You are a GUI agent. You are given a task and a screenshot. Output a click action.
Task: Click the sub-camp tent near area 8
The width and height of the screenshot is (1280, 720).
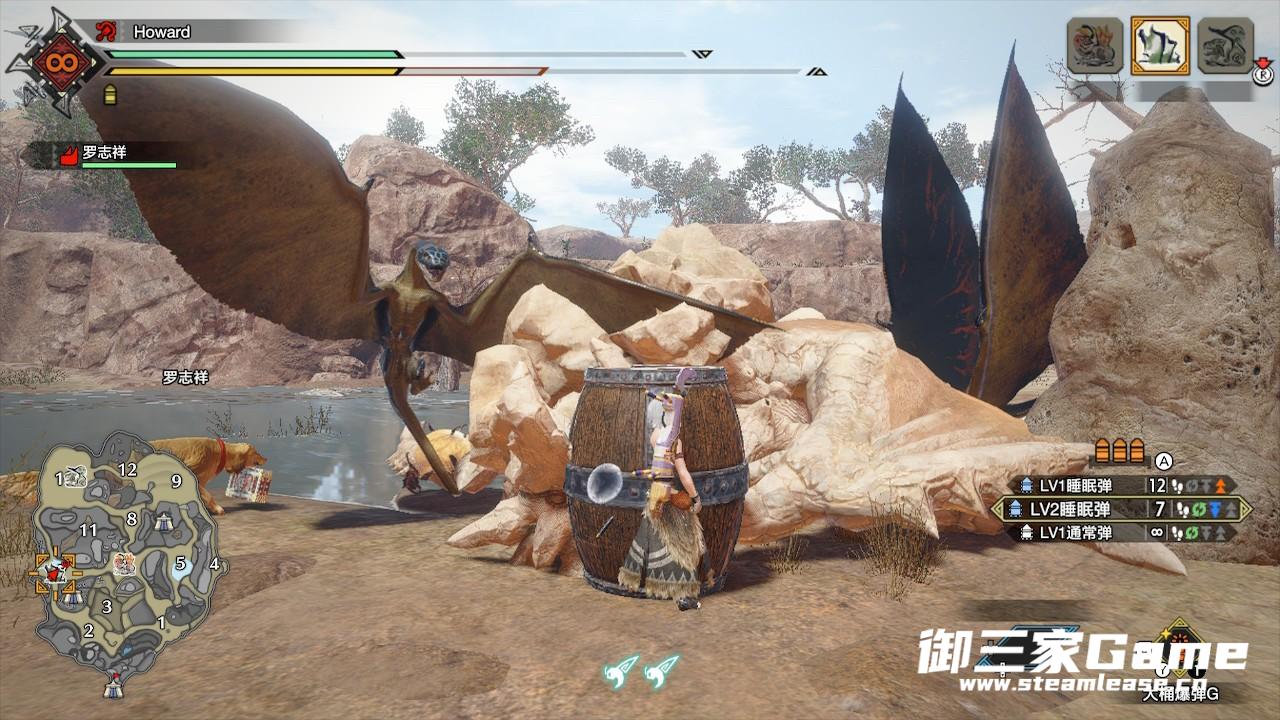coord(163,521)
